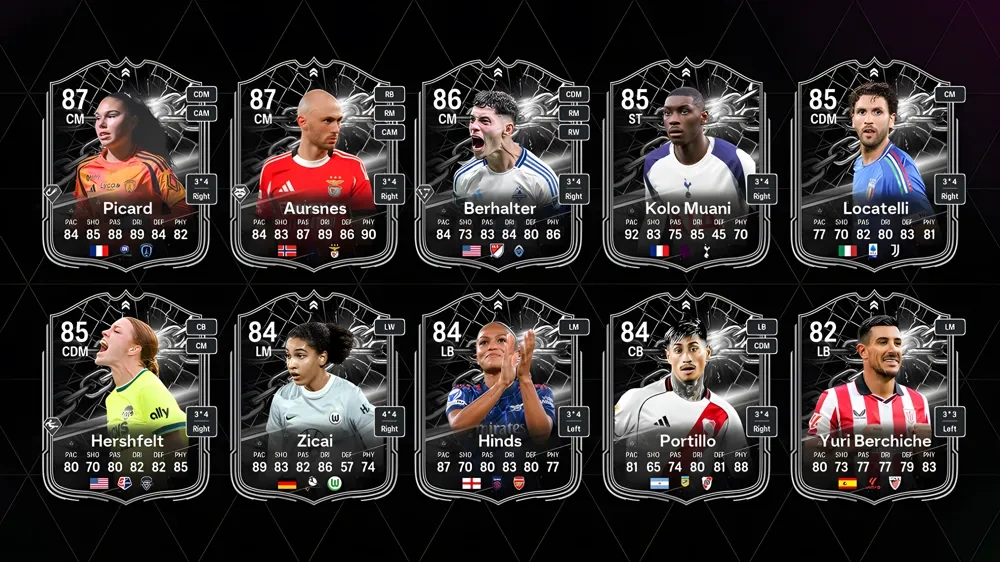Select the Kolo Muani striker card

pos(686,165)
